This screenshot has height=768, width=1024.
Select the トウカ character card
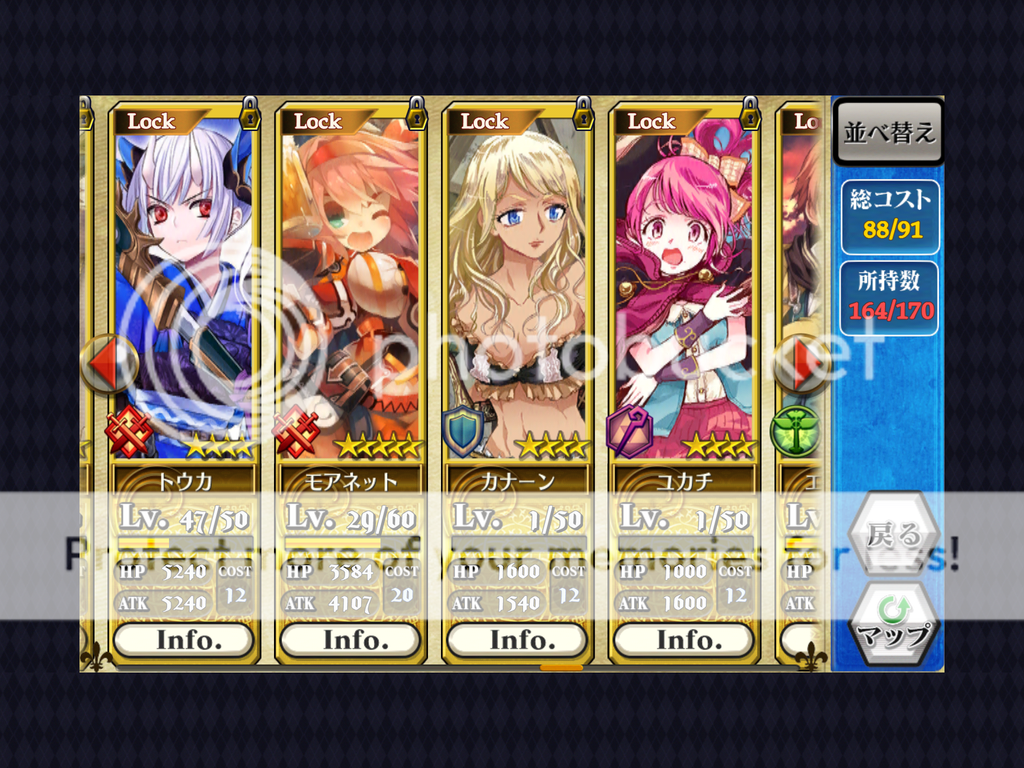[184, 290]
